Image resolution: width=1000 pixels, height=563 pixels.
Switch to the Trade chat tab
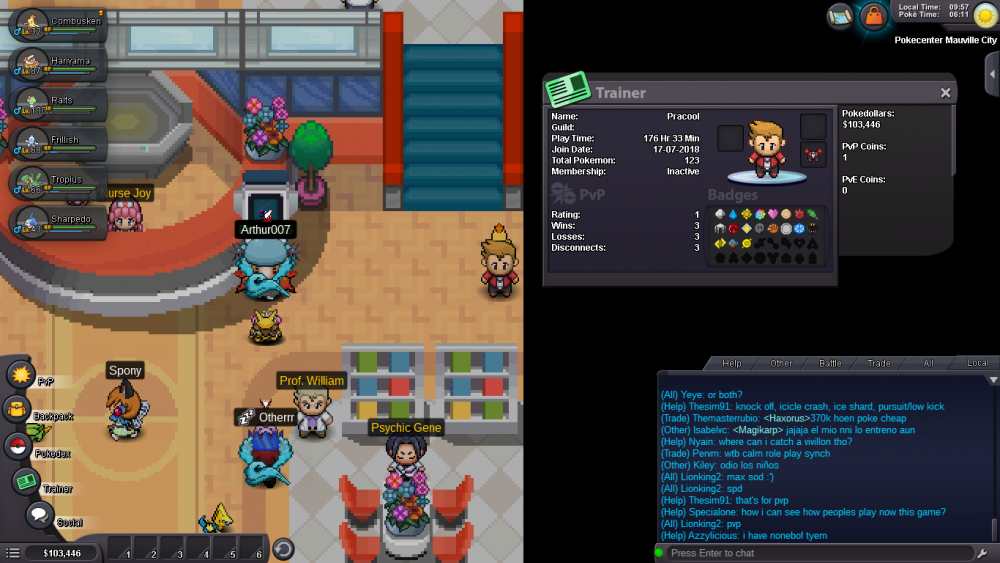(x=879, y=363)
